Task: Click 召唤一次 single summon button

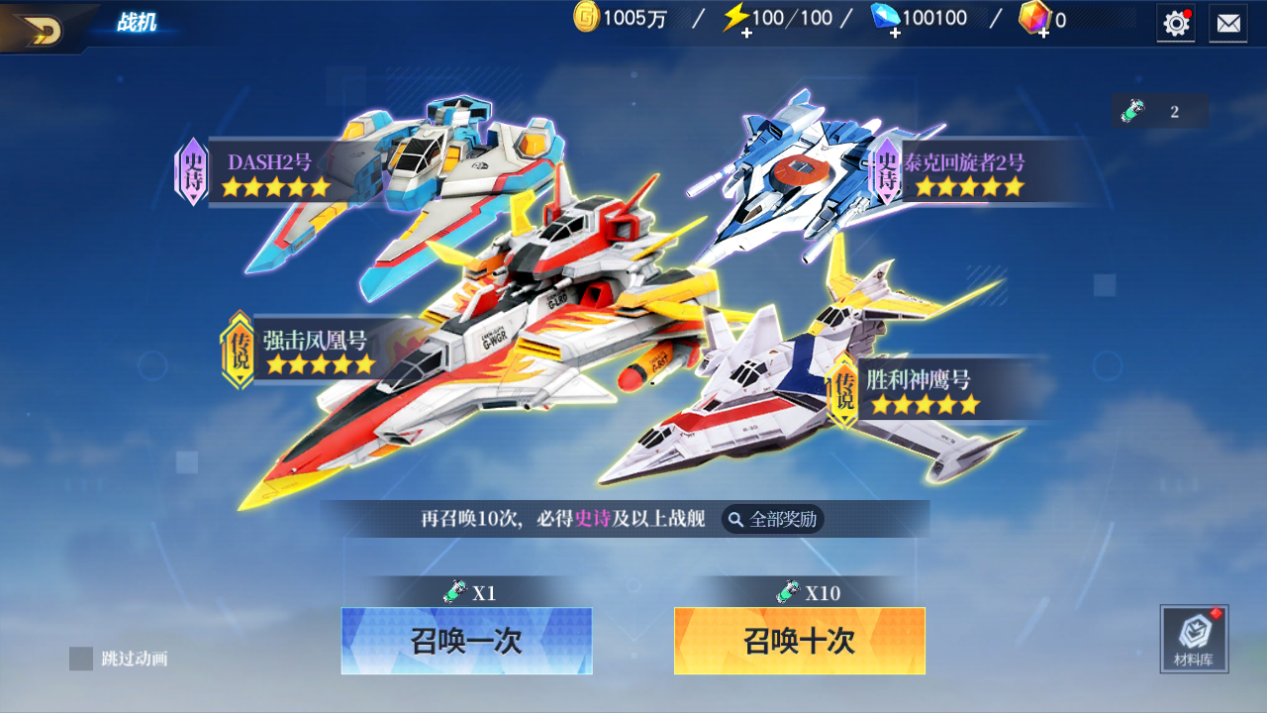Action: click(466, 641)
